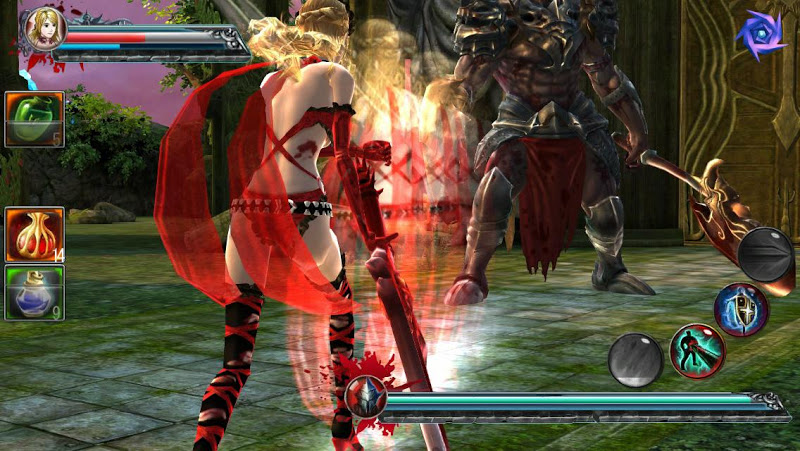Use the green potion item
The width and height of the screenshot is (800, 451).
(35, 120)
